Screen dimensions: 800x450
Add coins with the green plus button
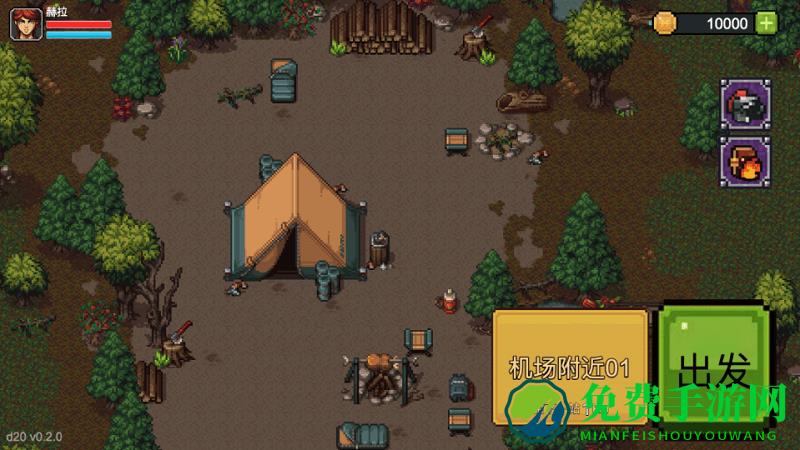click(766, 23)
